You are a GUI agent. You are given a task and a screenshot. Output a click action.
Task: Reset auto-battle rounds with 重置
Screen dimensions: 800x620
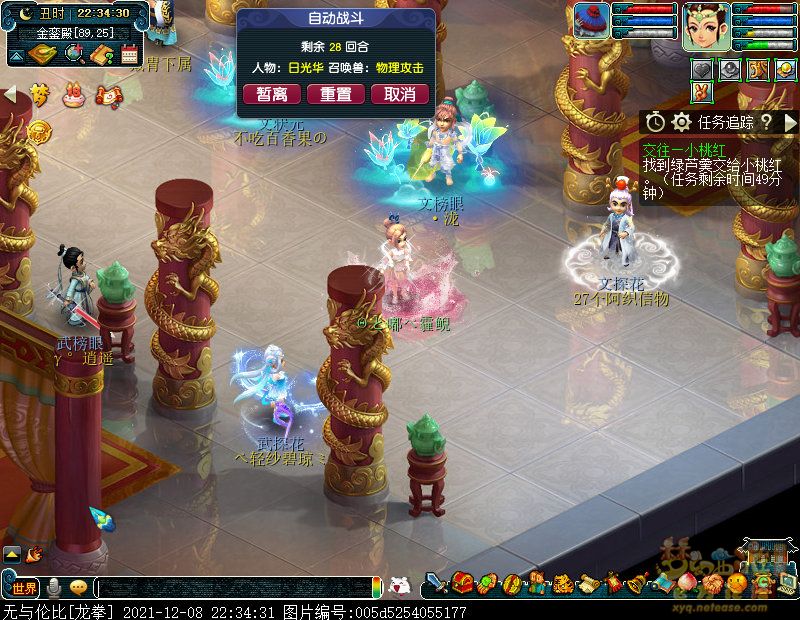point(336,94)
